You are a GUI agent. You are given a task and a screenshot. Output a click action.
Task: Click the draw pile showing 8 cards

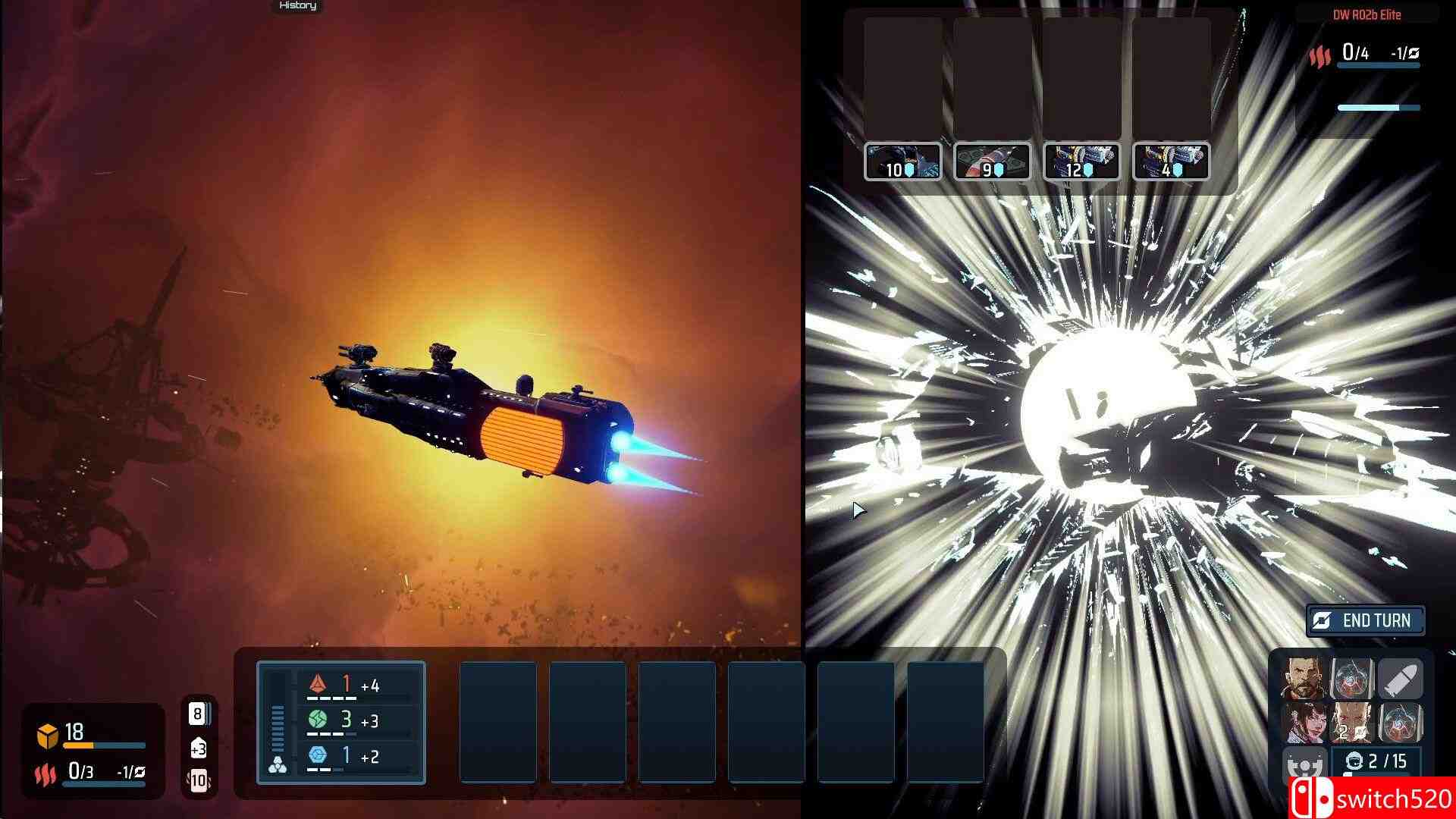click(198, 715)
